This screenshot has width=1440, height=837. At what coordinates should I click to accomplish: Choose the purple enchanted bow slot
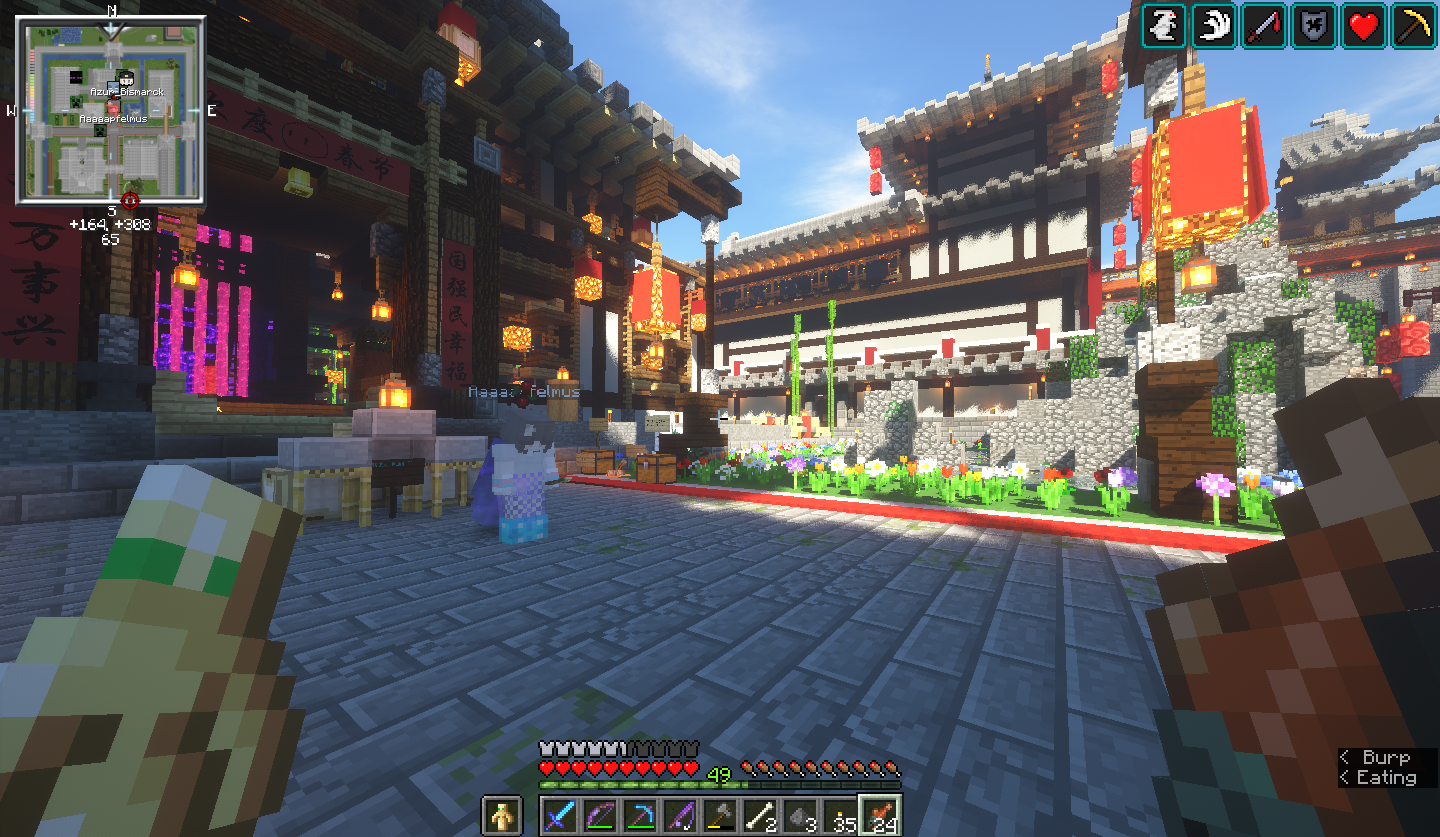point(598,815)
